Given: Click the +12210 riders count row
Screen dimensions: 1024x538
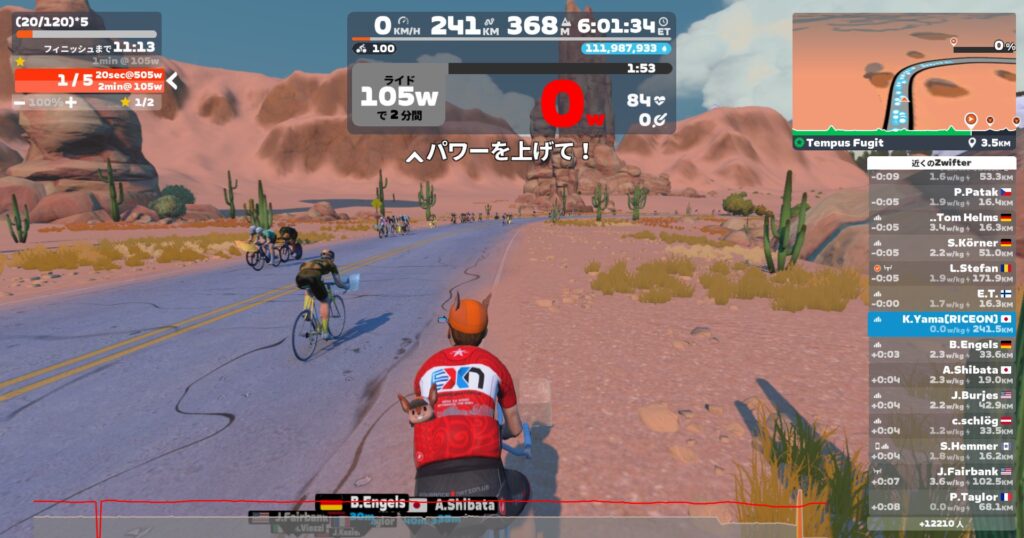Looking at the screenshot, I should pyautogui.click(x=941, y=523).
